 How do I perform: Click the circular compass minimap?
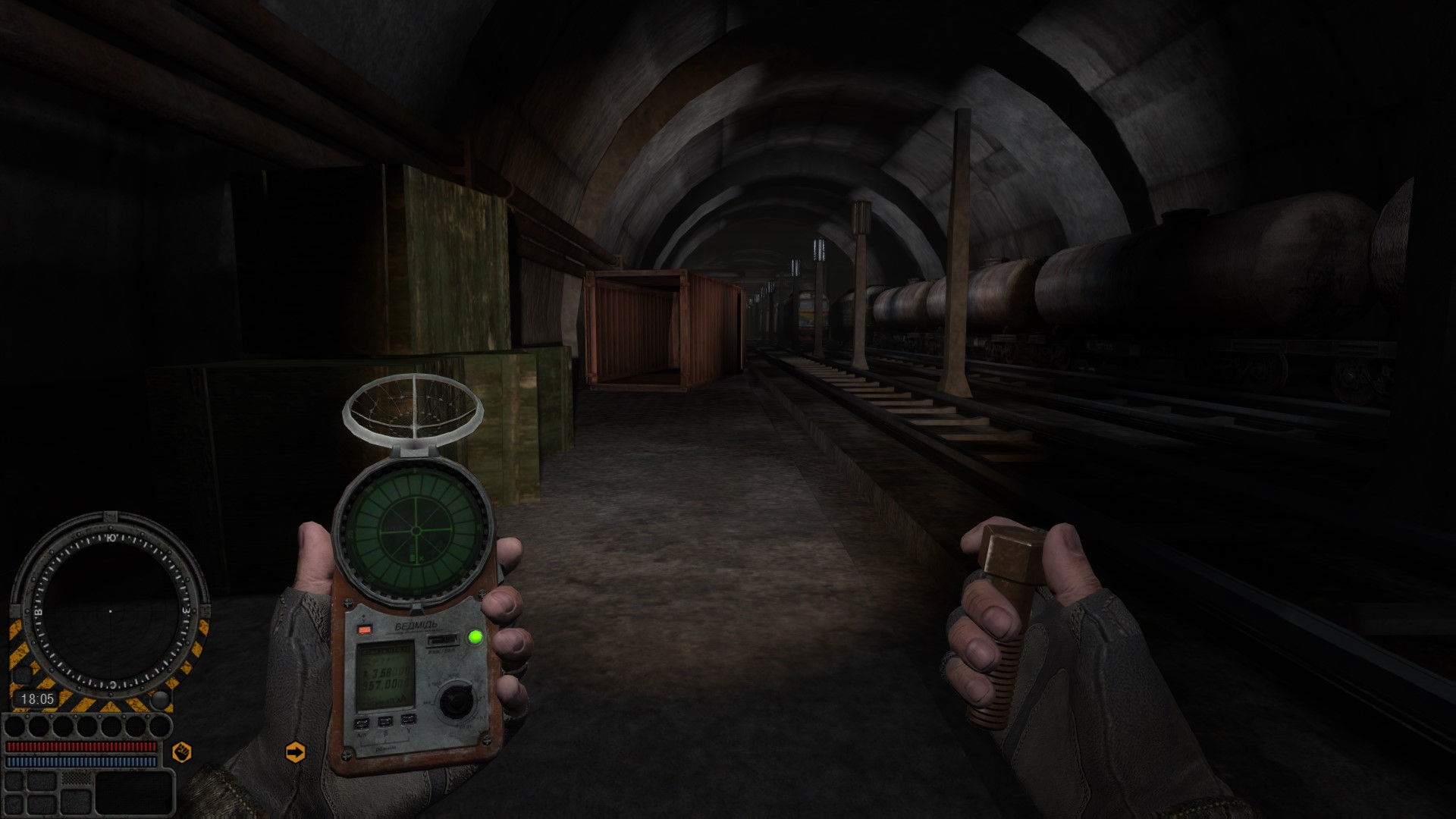[110, 610]
